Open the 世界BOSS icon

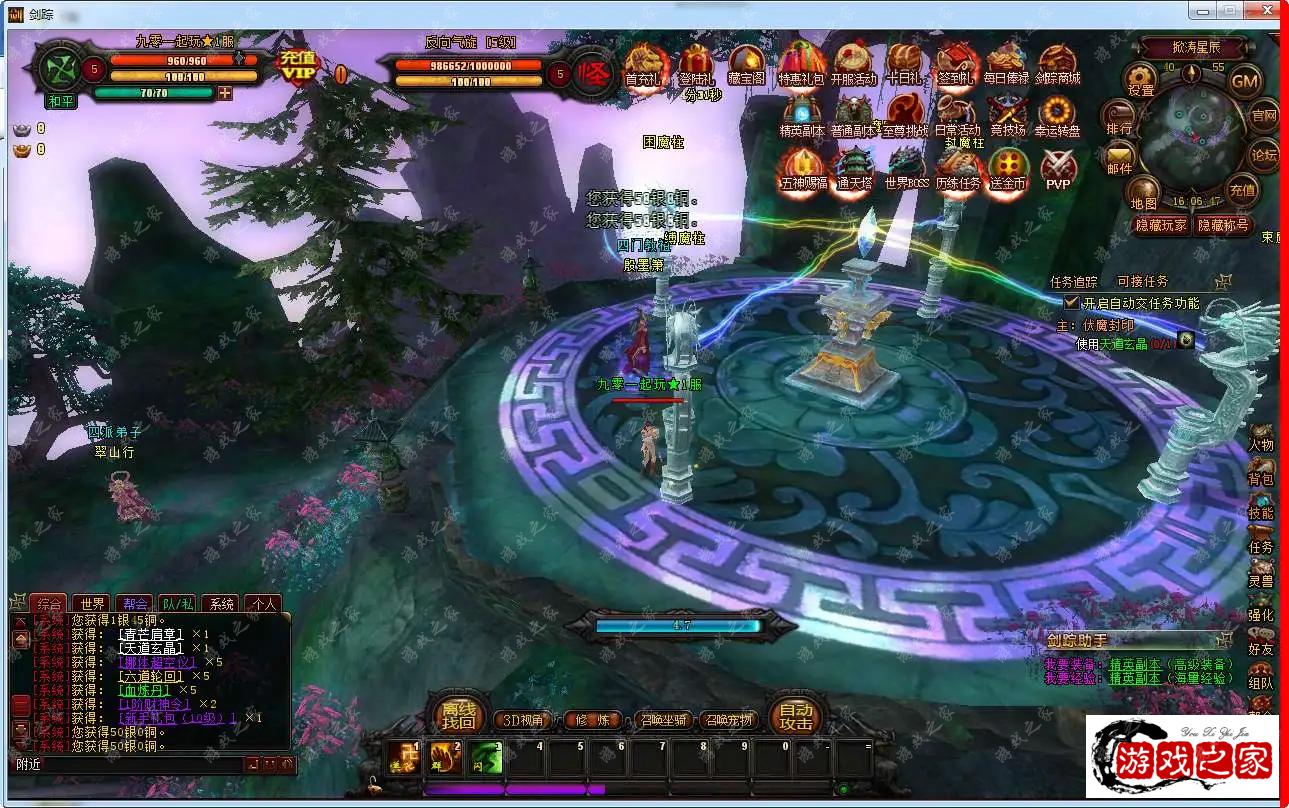906,168
